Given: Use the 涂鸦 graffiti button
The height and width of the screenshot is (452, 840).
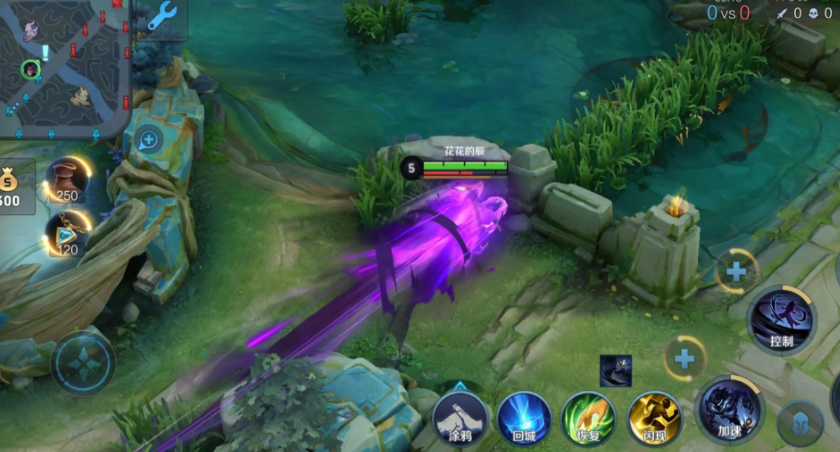Looking at the screenshot, I should [x=460, y=416].
